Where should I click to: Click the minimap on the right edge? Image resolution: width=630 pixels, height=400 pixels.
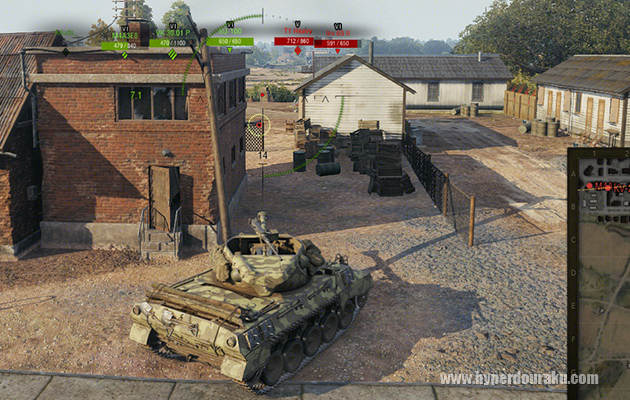600,270
